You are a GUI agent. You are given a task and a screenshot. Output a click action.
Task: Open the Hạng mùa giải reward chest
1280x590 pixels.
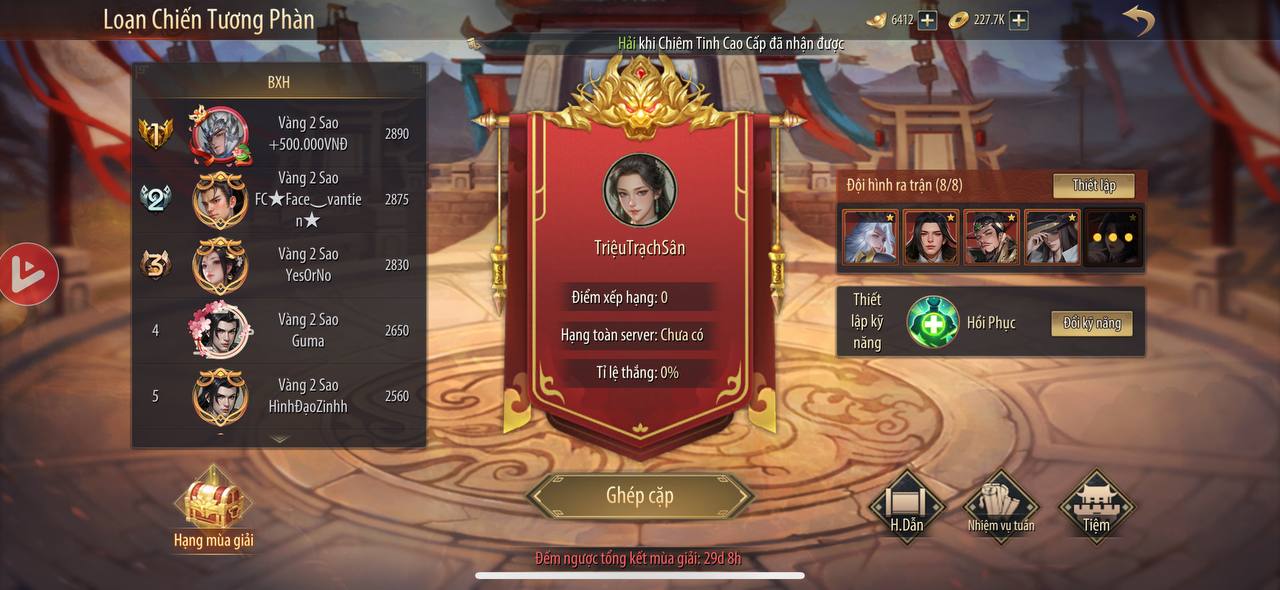(x=213, y=503)
